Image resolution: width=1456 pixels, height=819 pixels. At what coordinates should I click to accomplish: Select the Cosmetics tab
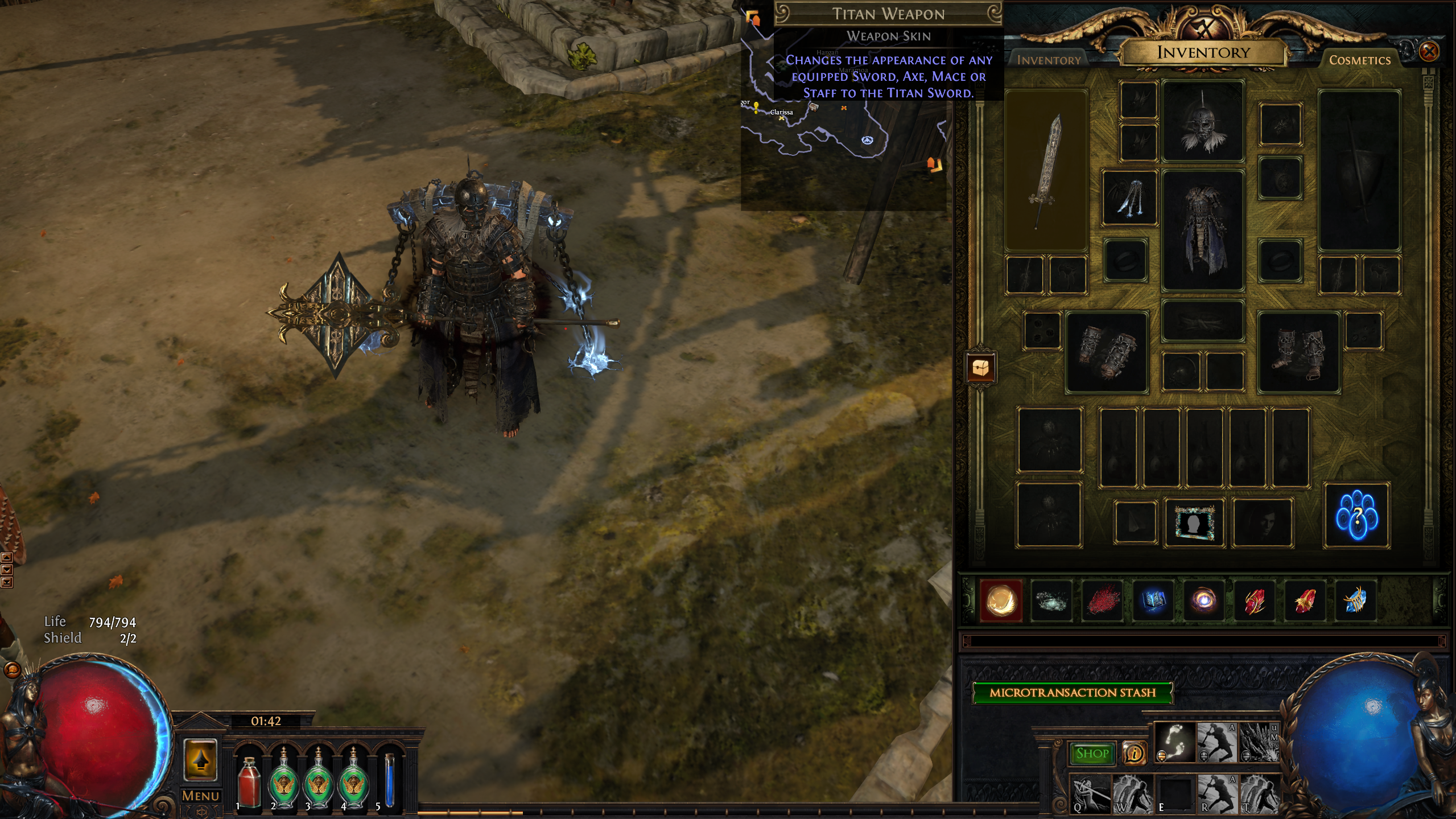pyautogui.click(x=1359, y=60)
